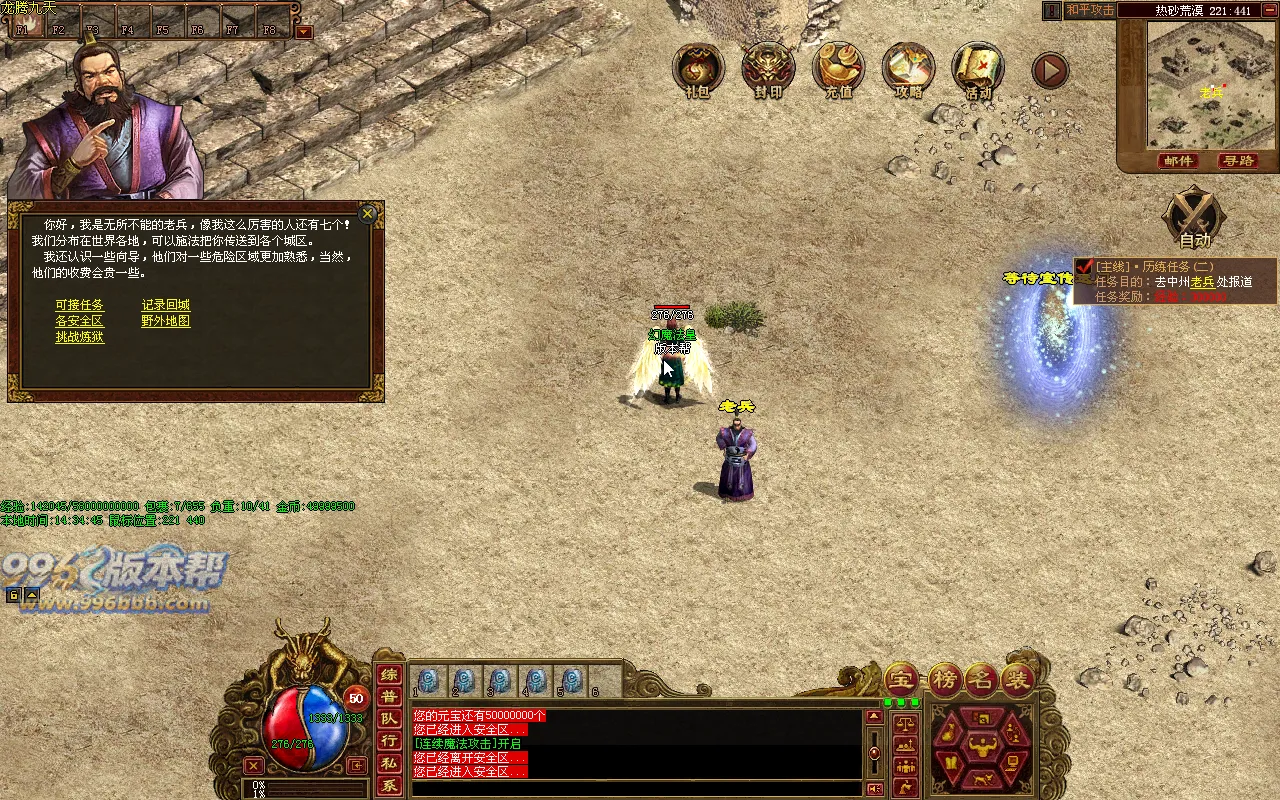1280x800 pixels.
Task: Open the 野外地图 dialogue option
Action: [165, 321]
